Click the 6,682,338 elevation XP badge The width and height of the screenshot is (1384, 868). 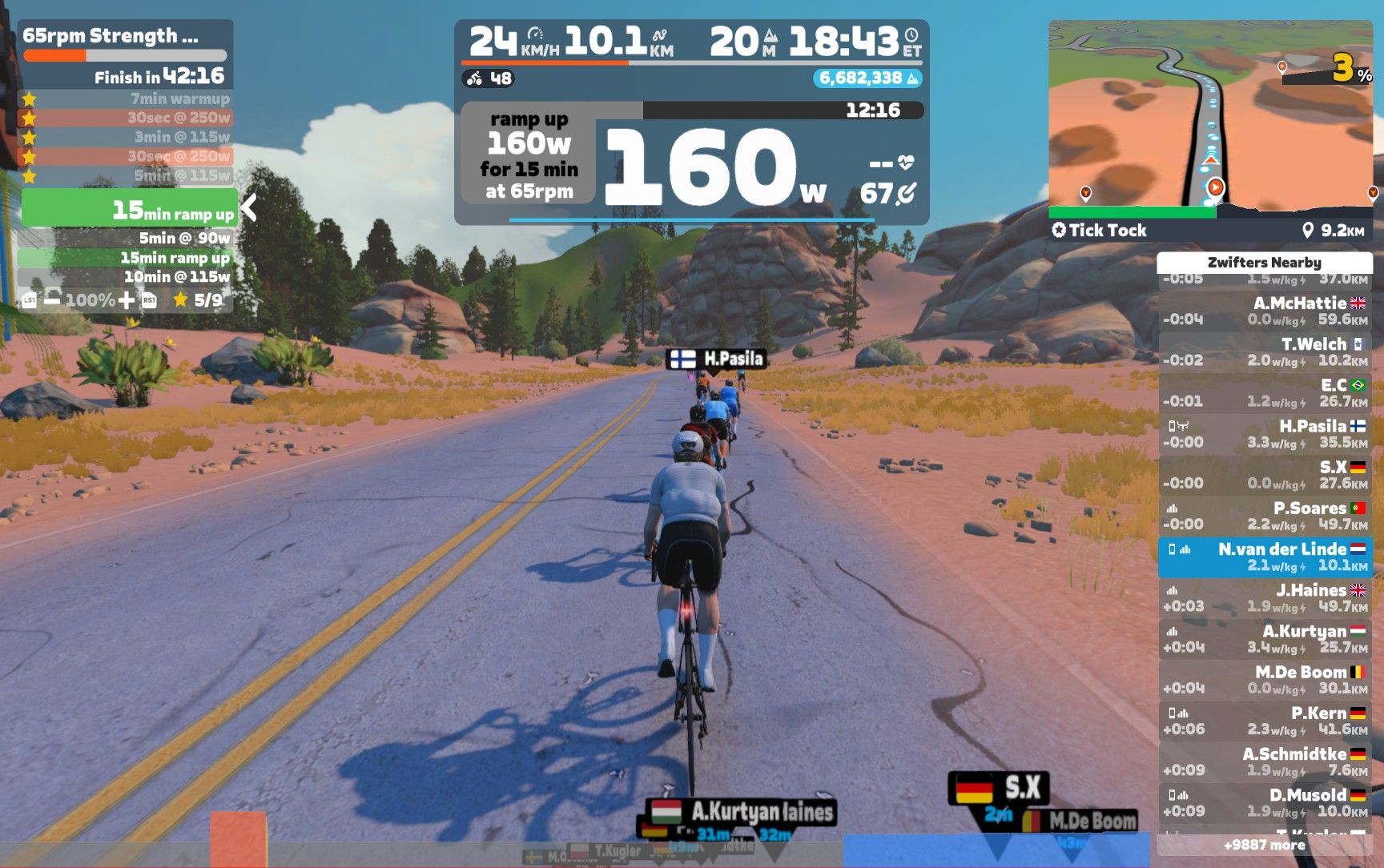pyautogui.click(x=868, y=78)
